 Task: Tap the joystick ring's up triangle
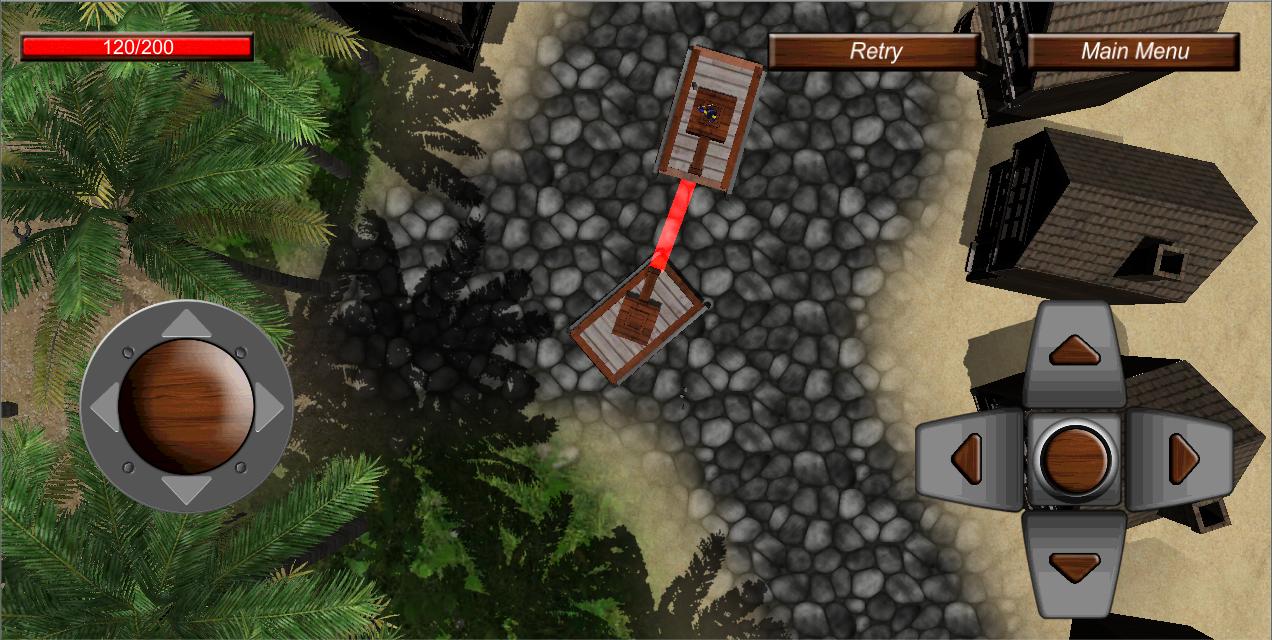click(186, 324)
